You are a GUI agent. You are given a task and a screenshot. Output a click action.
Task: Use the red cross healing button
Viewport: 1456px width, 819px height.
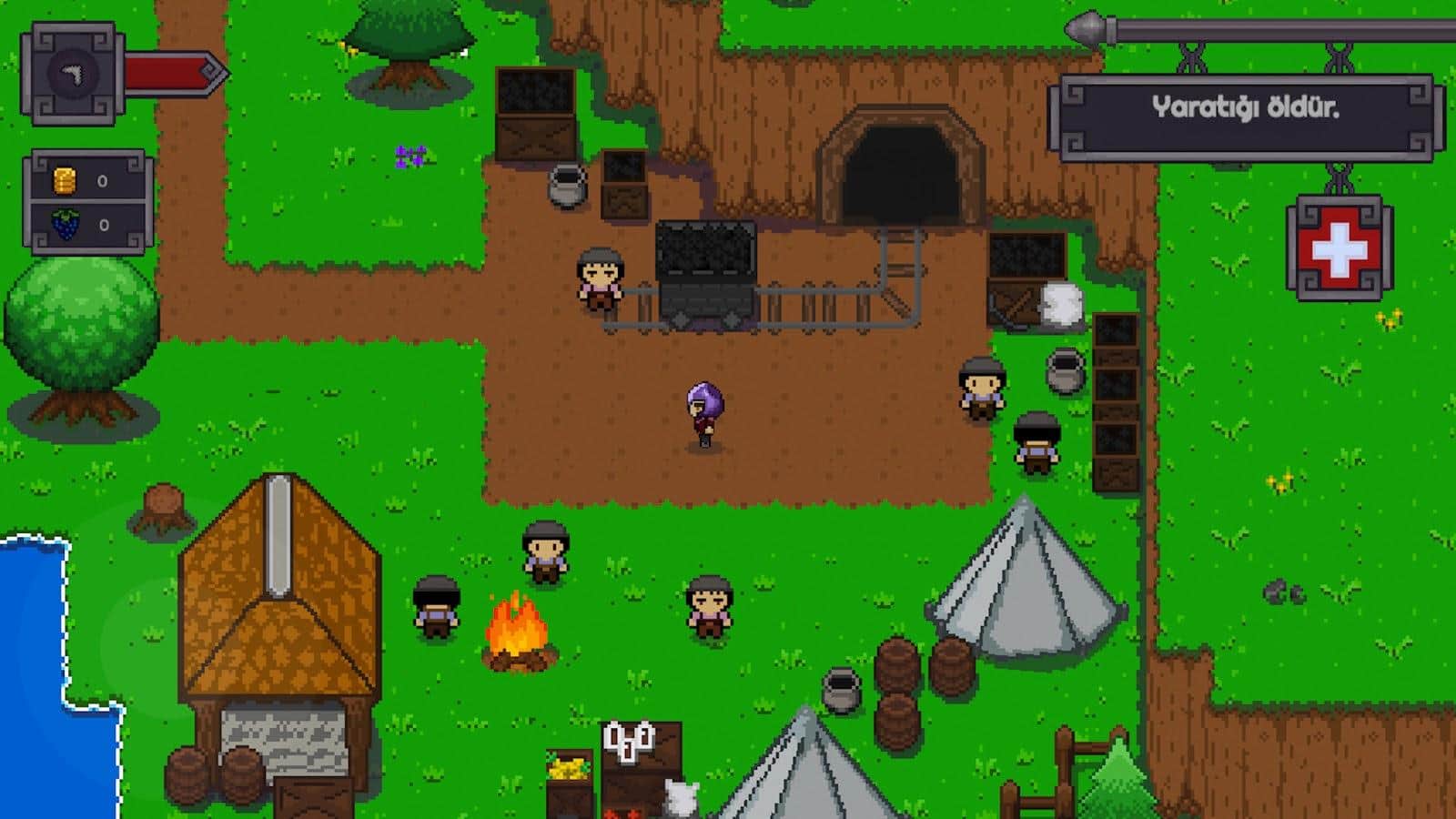click(1339, 248)
